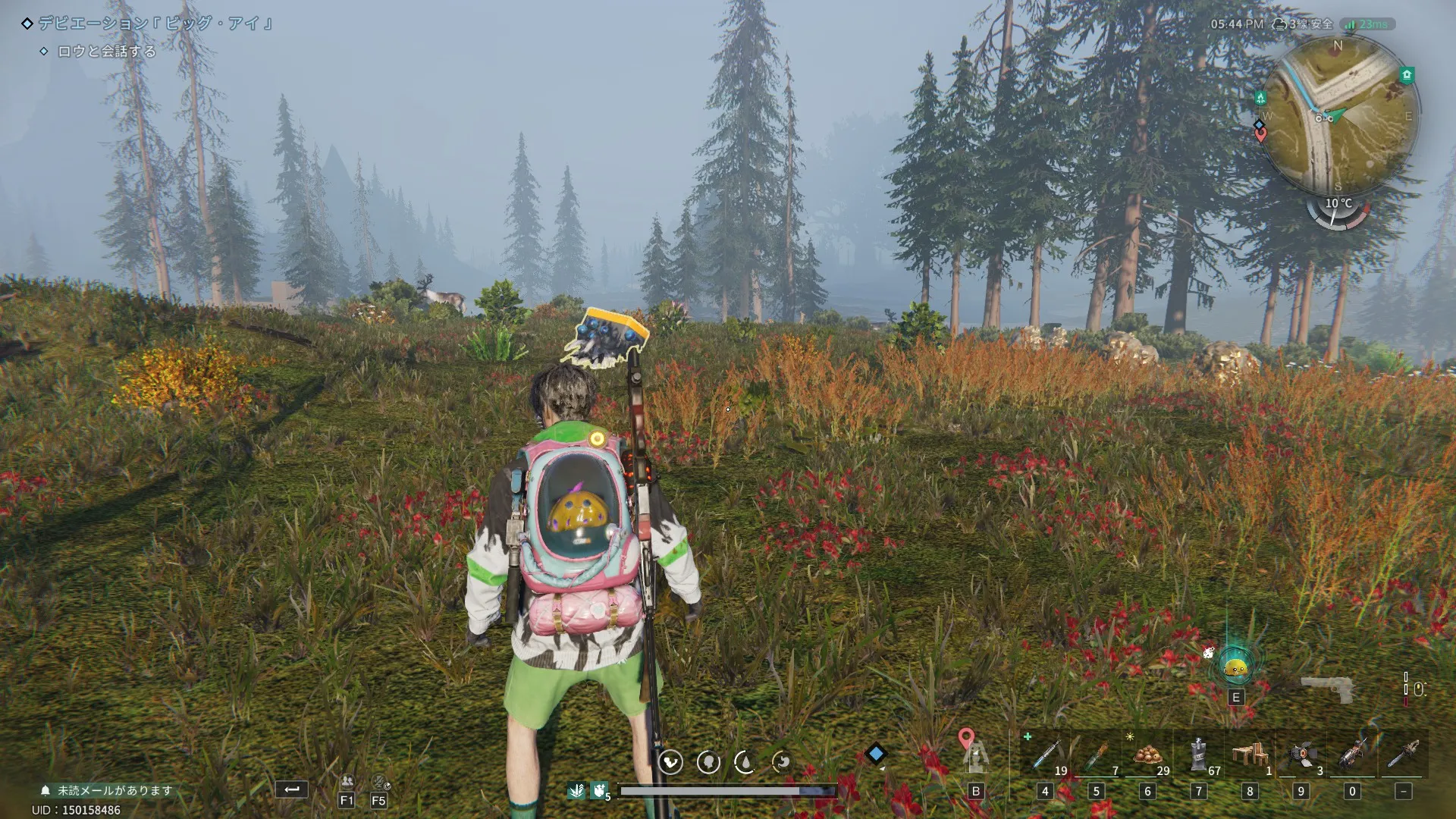Click the campfire marker on minimap edge
This screenshot has width=1456, height=819.
click(x=1260, y=98)
